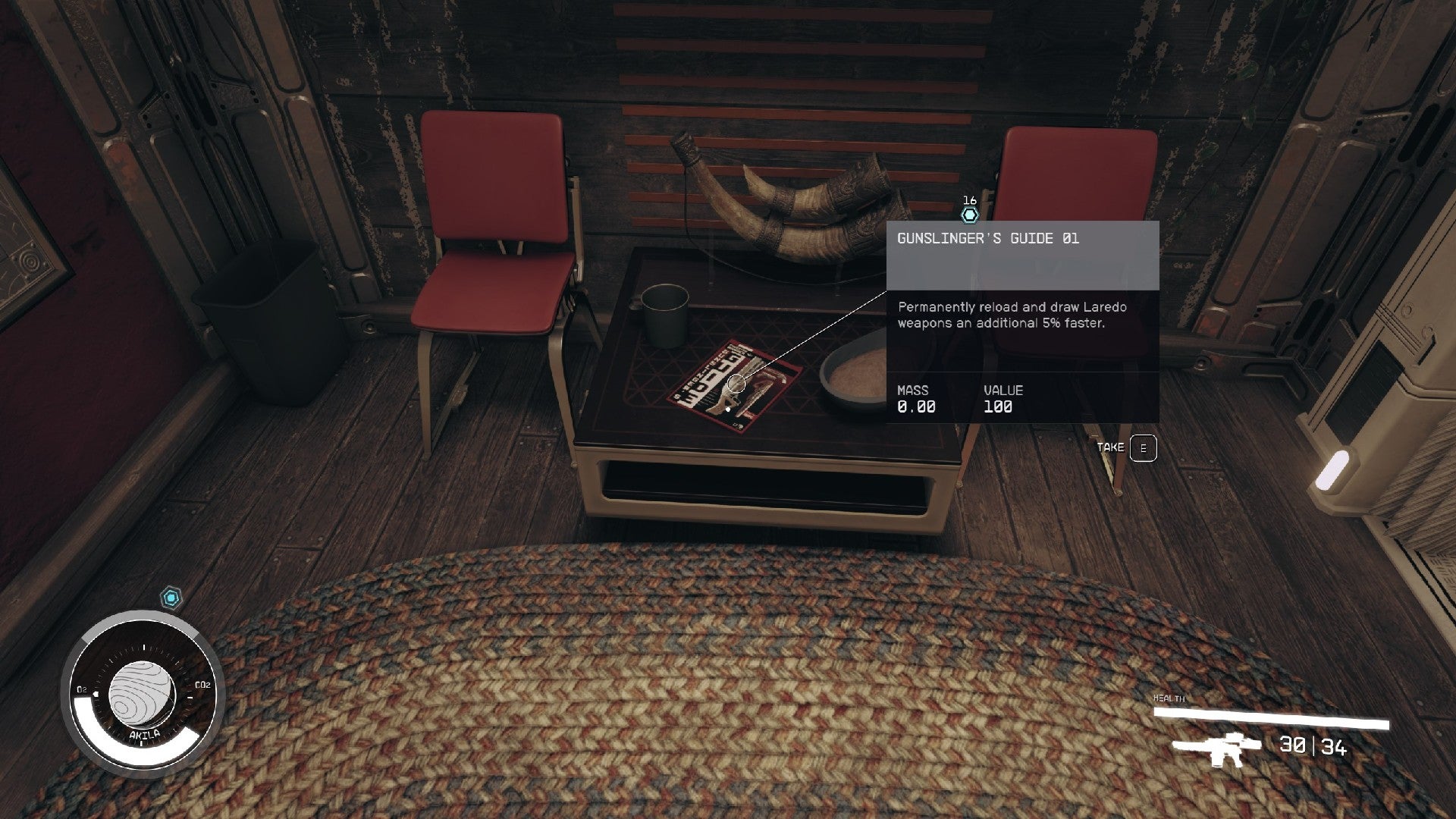Click the Gunslinger's Guide 01 item tooltip
This screenshot has height=819, width=1456.
1021,321
